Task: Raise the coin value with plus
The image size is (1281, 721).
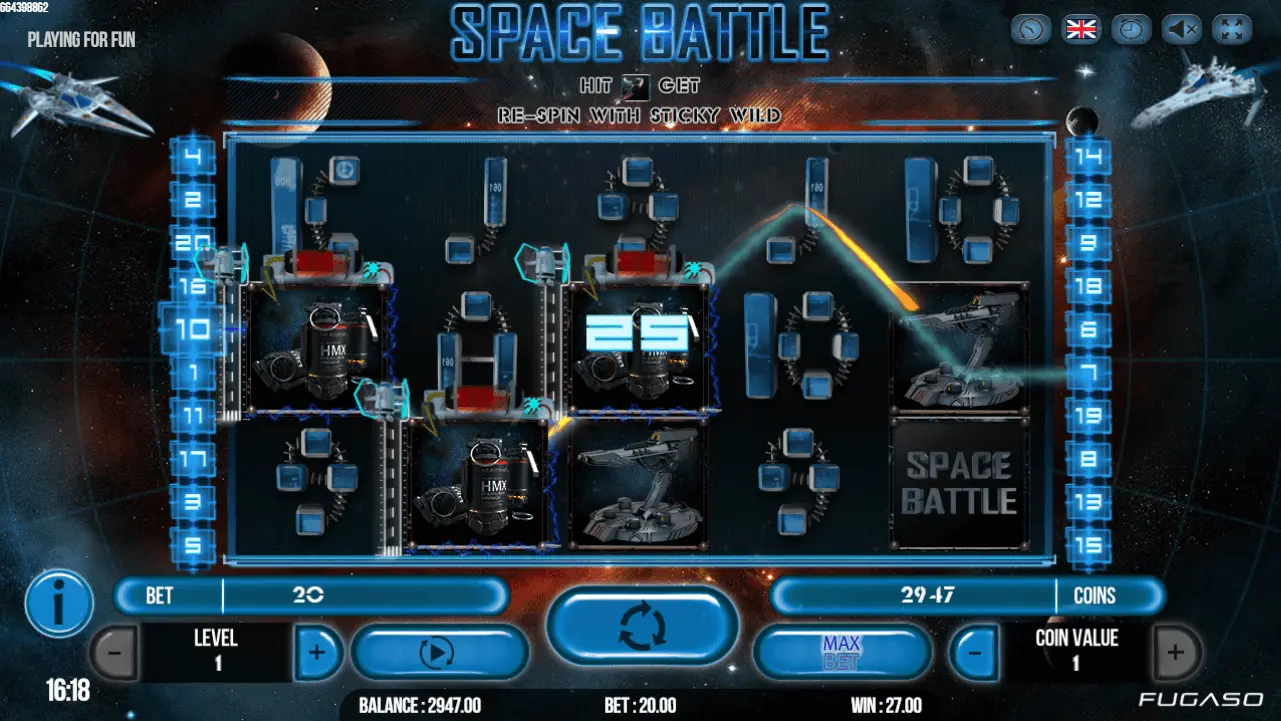Action: 1176,653
